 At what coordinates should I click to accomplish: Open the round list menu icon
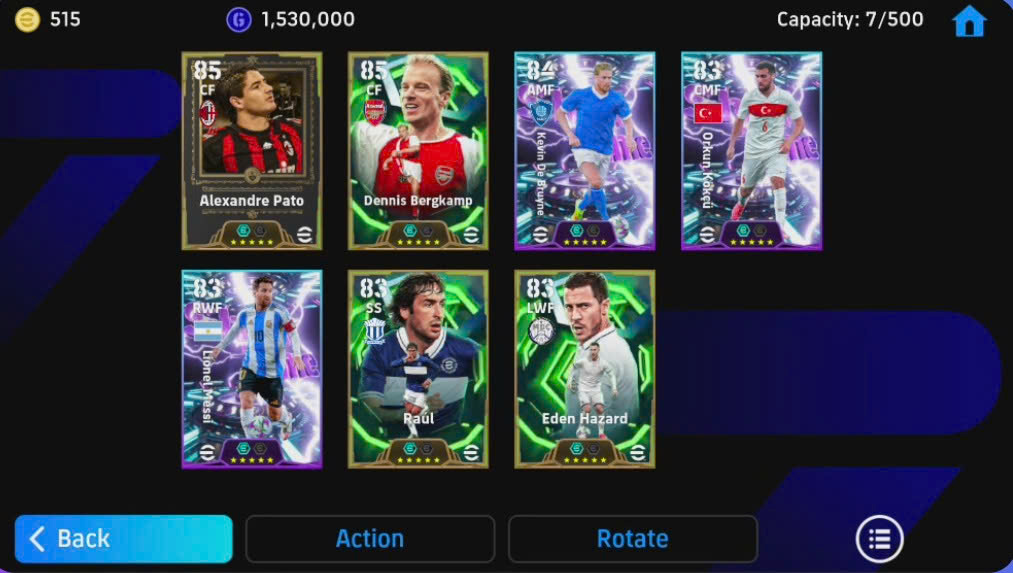pos(879,540)
